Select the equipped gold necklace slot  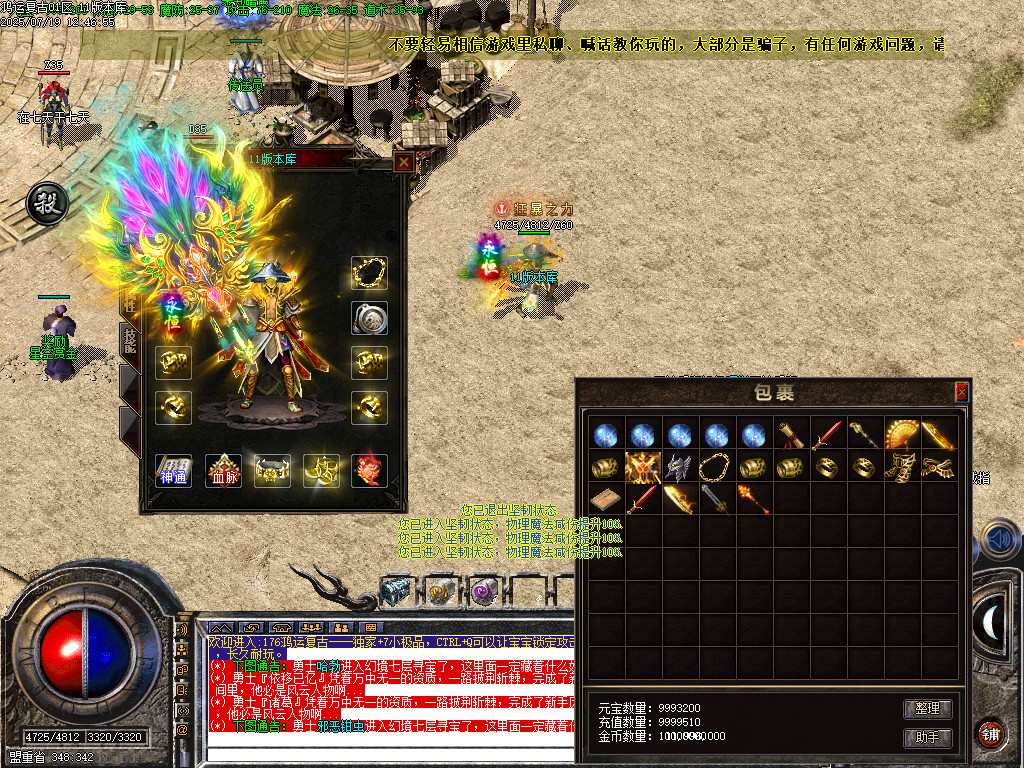[x=369, y=273]
